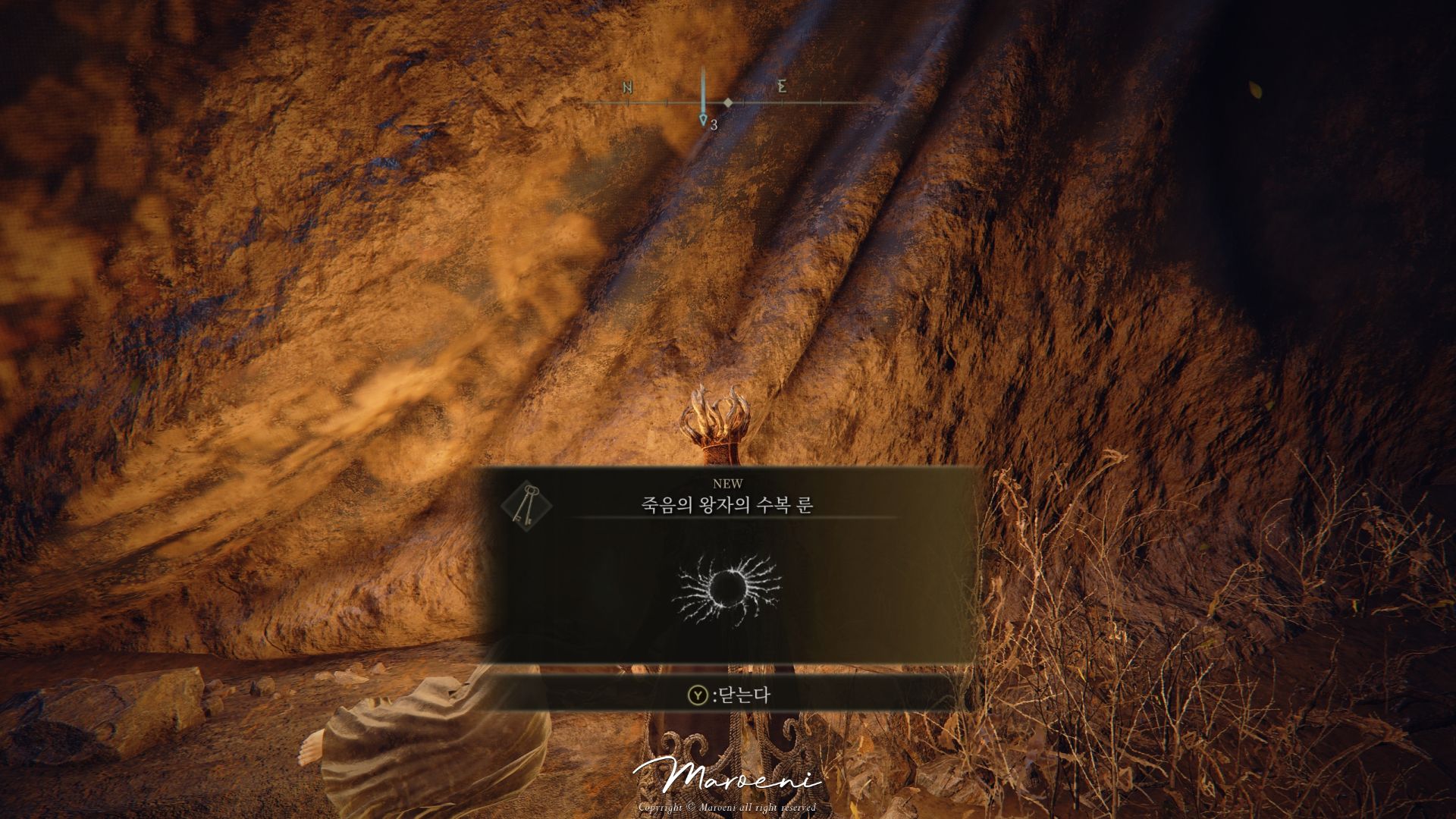1456x819 pixels.
Task: Expand the item name 죽음의 왕자의 수복 룬
Action: click(x=728, y=504)
